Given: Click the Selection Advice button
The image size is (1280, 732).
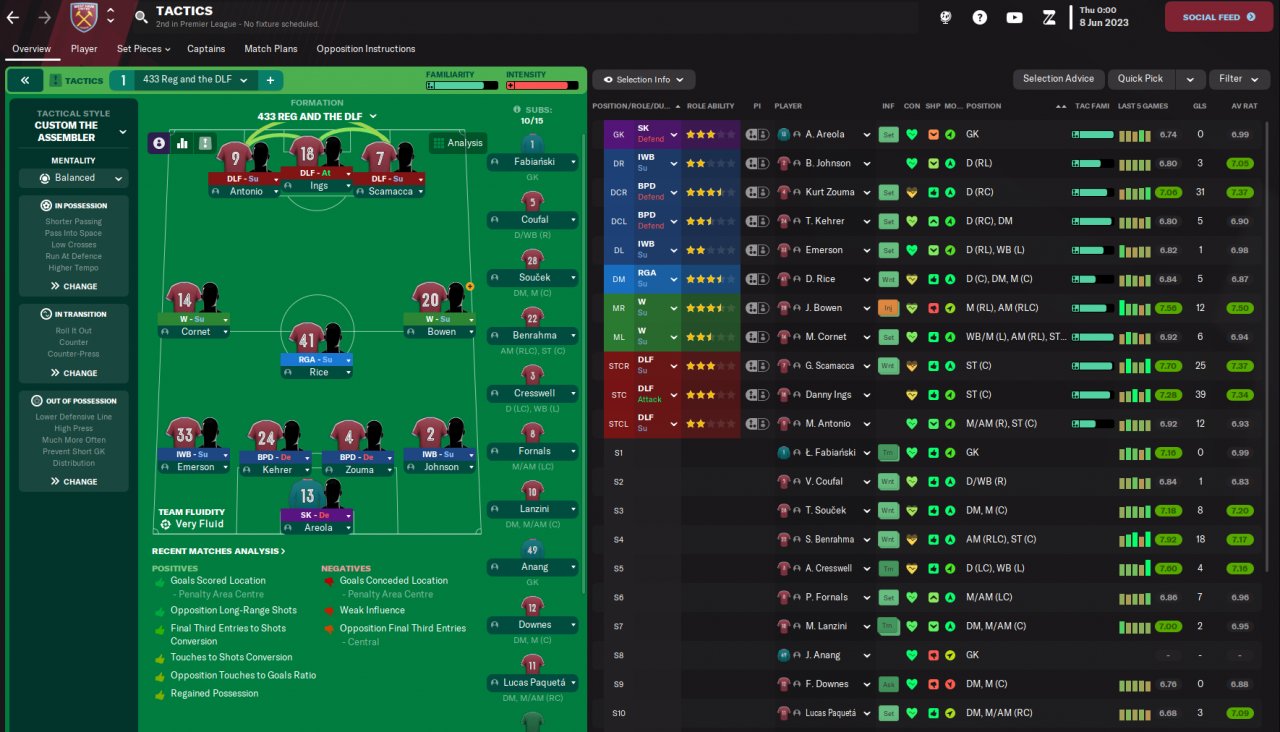Looking at the screenshot, I should pos(1058,79).
